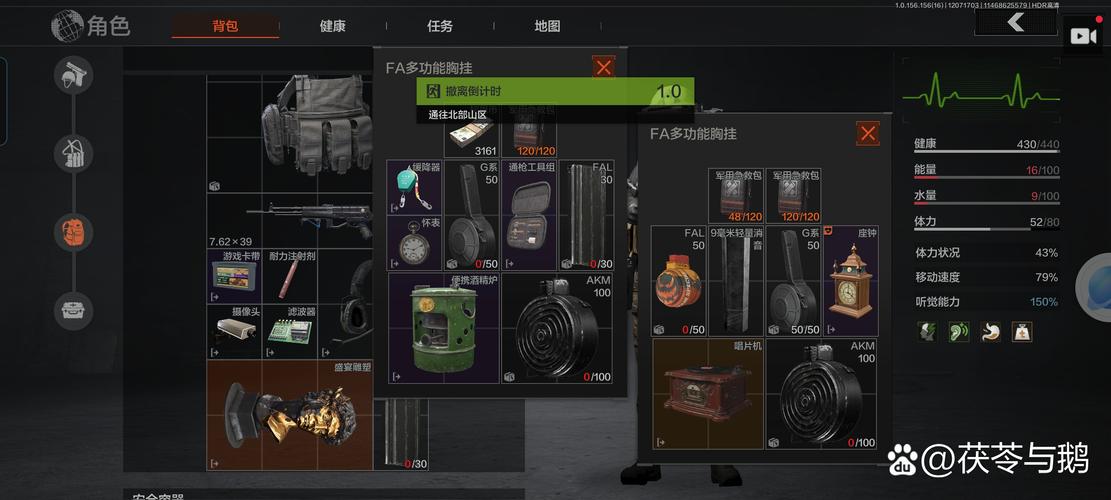
Task: Close the chest rig window holding the gramophone
Action: (868, 133)
